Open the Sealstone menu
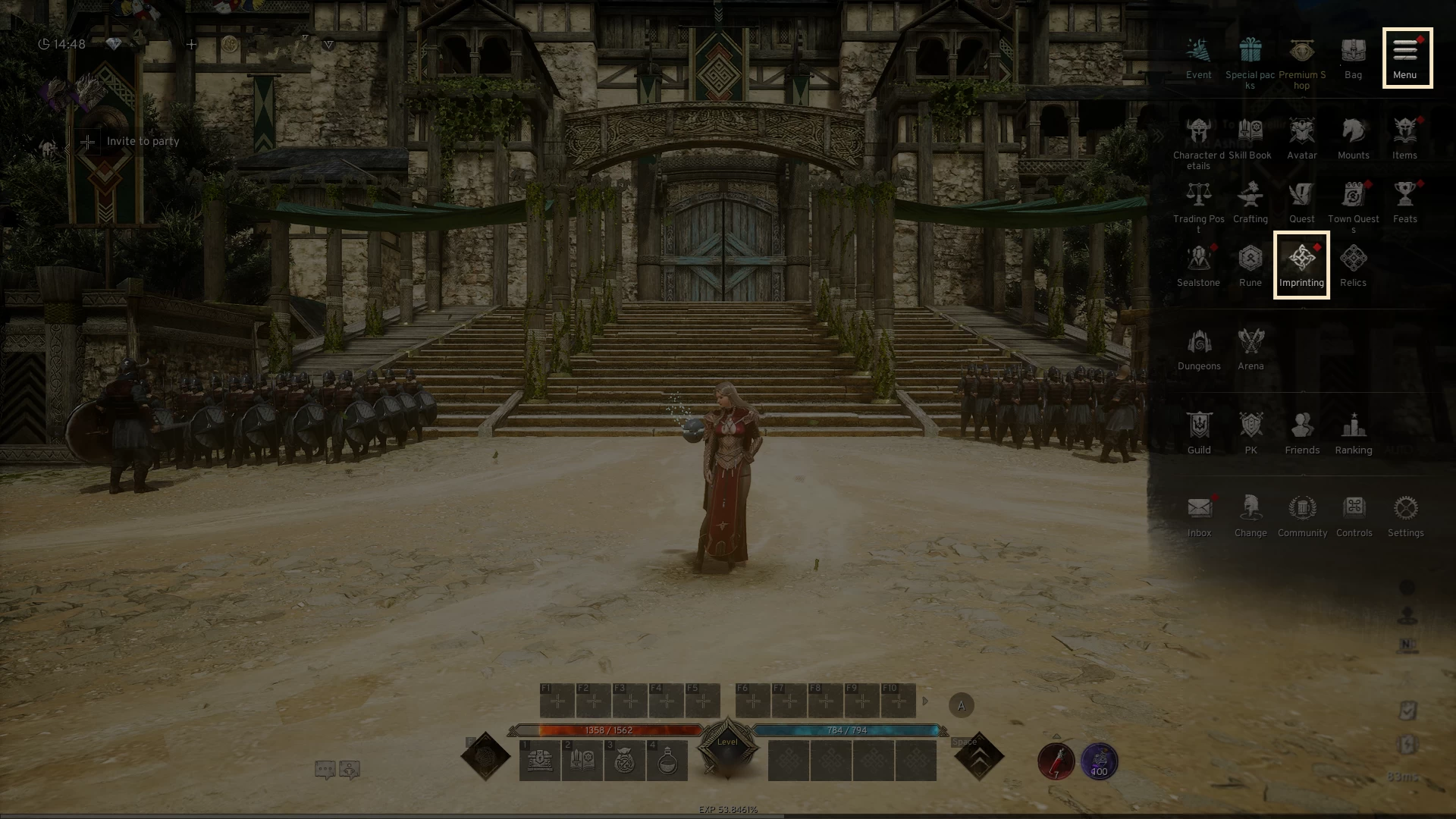Image resolution: width=1456 pixels, height=819 pixels. [1198, 266]
